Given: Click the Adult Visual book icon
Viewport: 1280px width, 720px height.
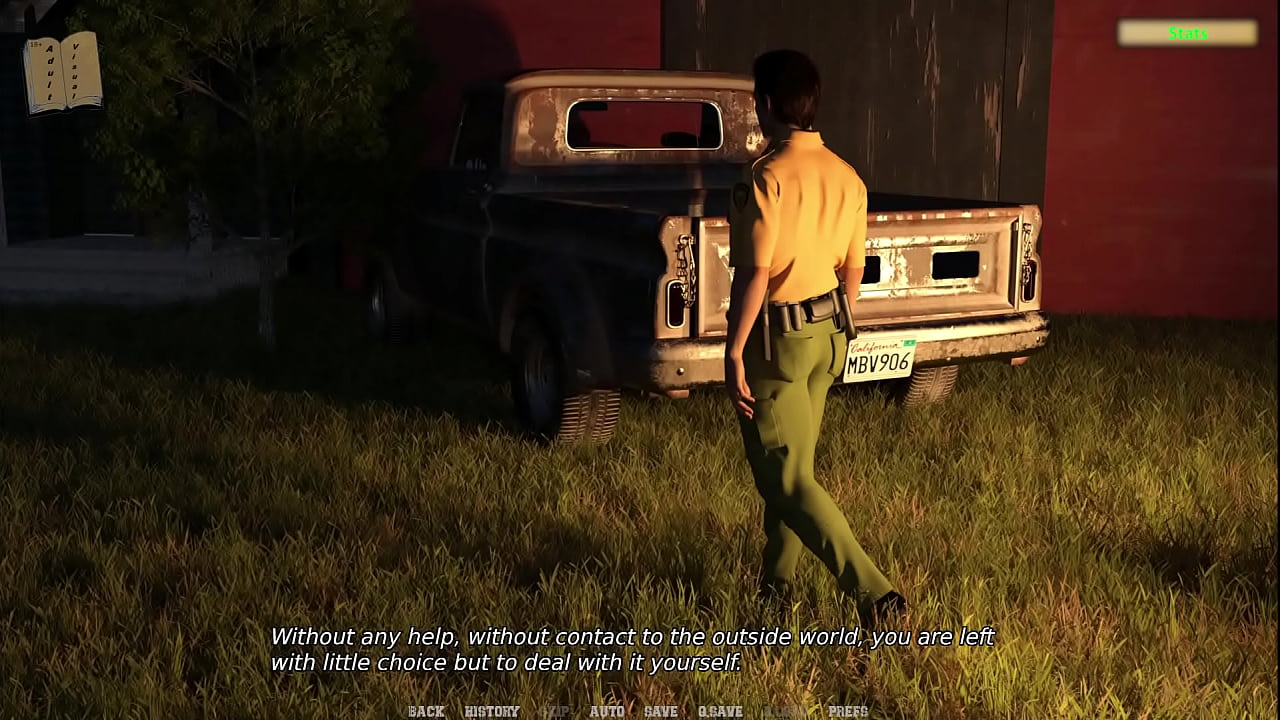Looking at the screenshot, I should point(62,72).
